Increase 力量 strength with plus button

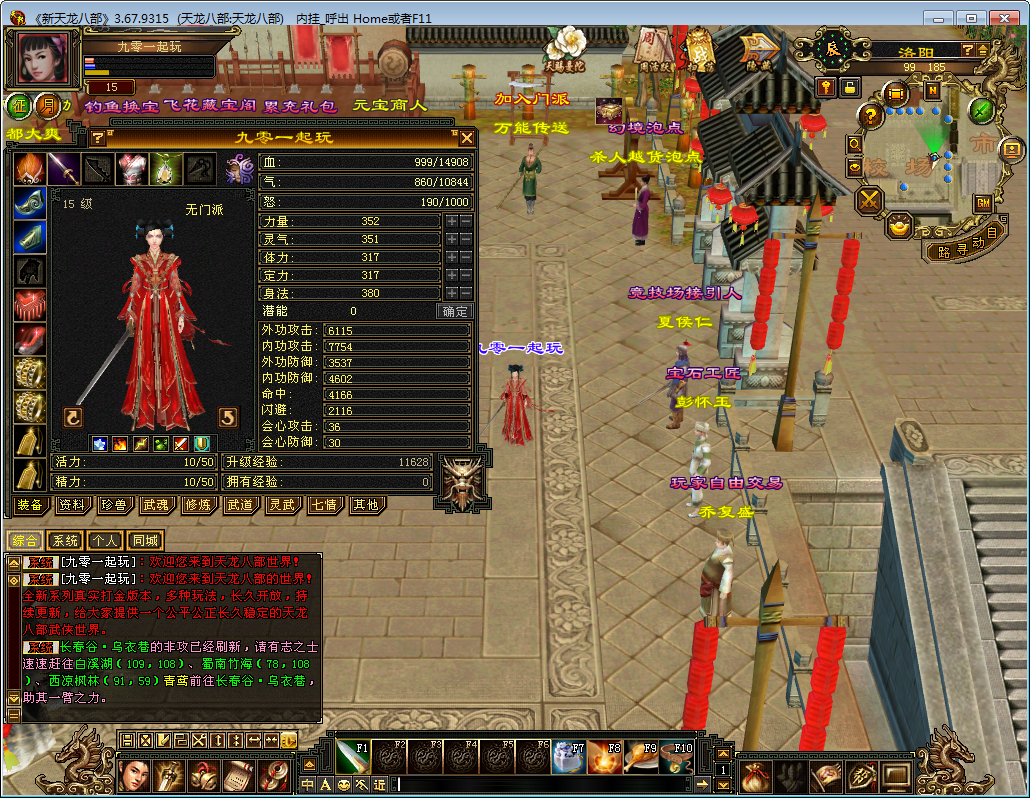coord(452,221)
